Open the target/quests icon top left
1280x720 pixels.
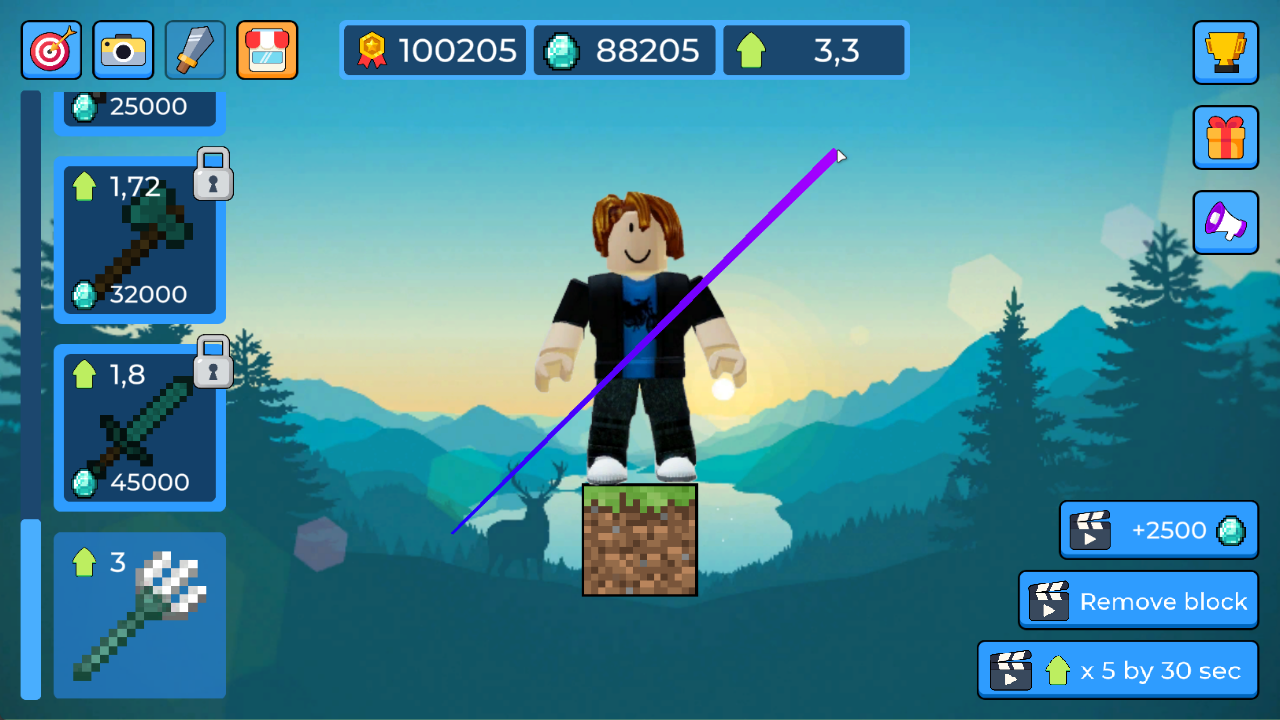pyautogui.click(x=50, y=50)
